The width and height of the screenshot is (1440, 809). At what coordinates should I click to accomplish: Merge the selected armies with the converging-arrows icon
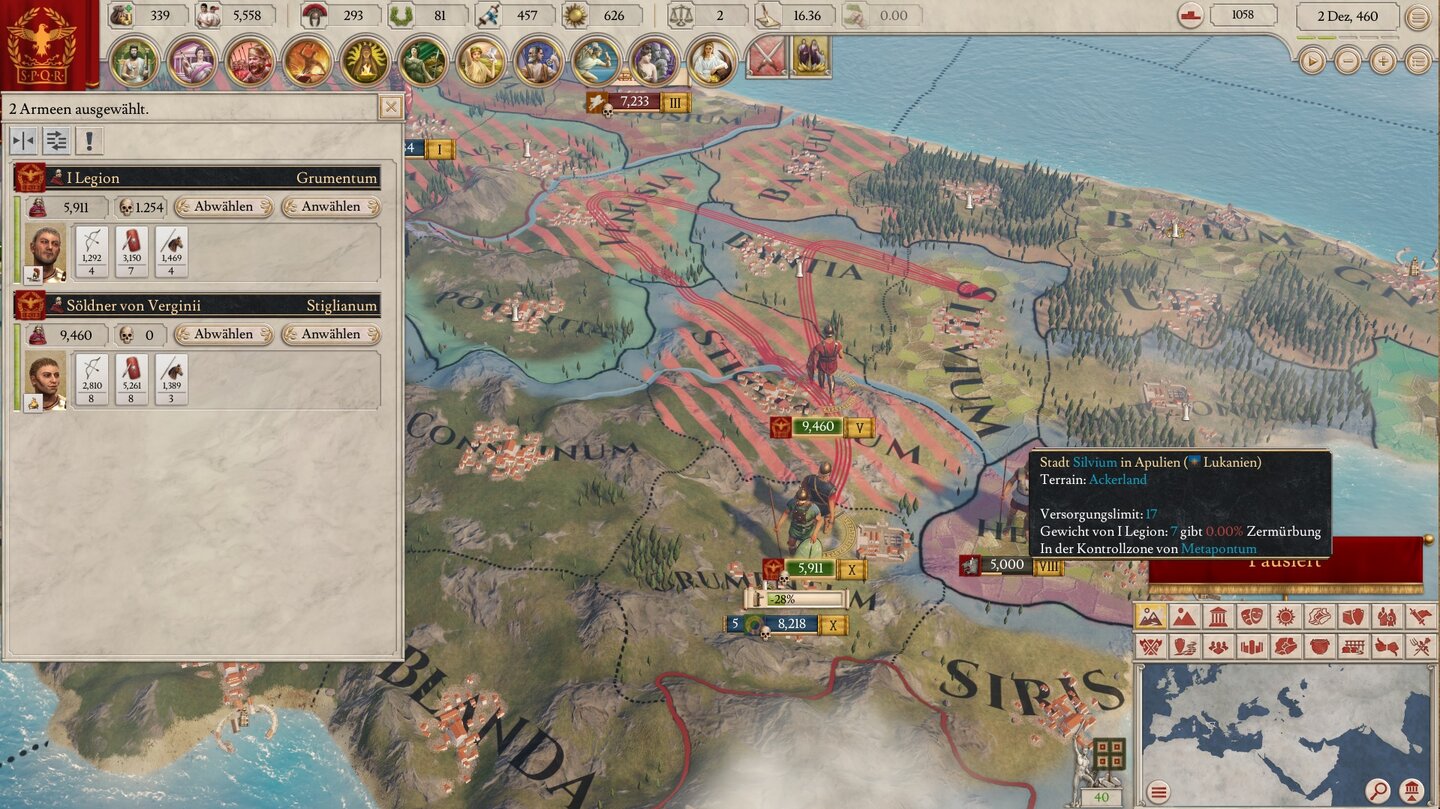click(23, 141)
